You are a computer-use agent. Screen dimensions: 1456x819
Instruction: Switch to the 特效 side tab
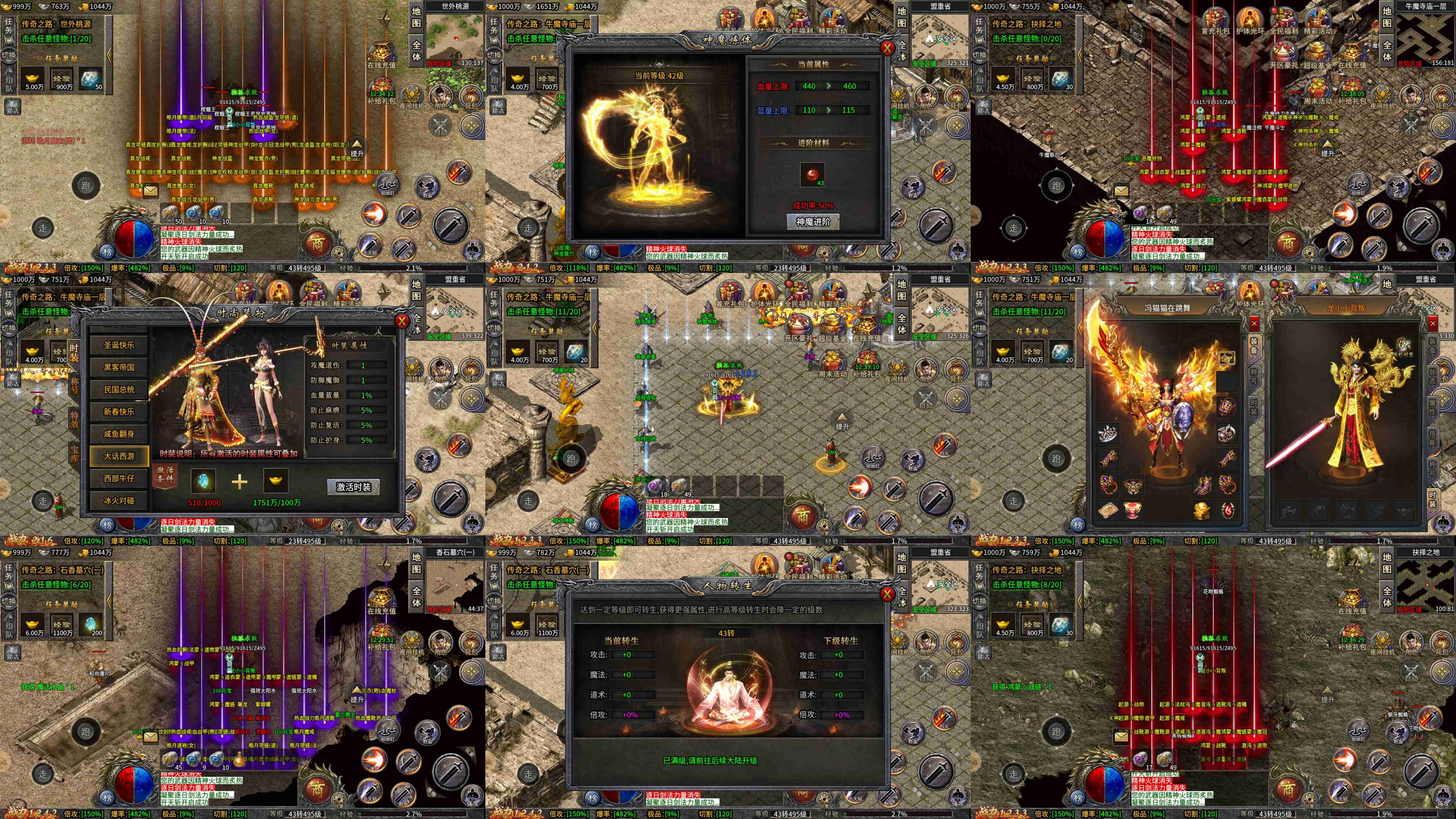(x=75, y=420)
